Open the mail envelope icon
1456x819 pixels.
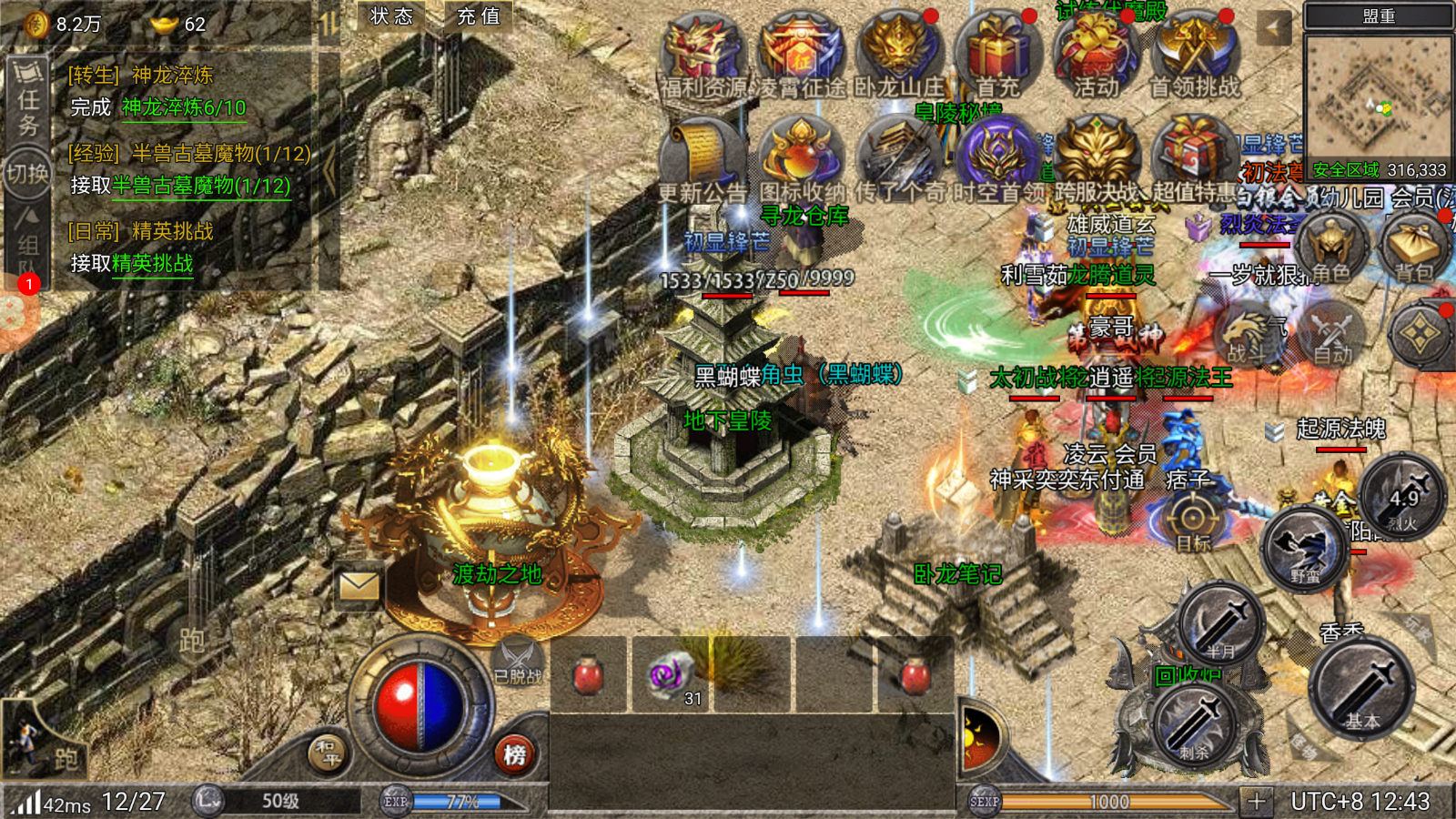pyautogui.click(x=359, y=587)
